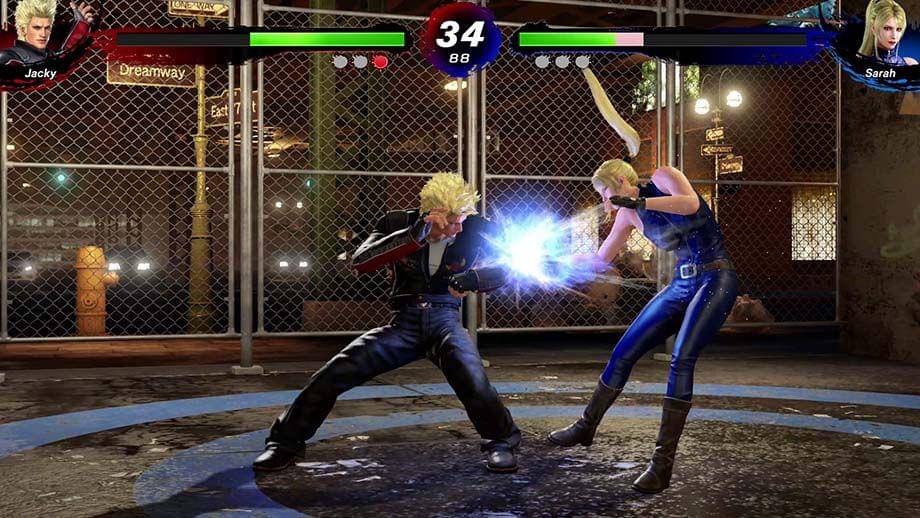Image resolution: width=920 pixels, height=518 pixels.
Task: Select Sarah's character portrait
Action: pos(880,37)
